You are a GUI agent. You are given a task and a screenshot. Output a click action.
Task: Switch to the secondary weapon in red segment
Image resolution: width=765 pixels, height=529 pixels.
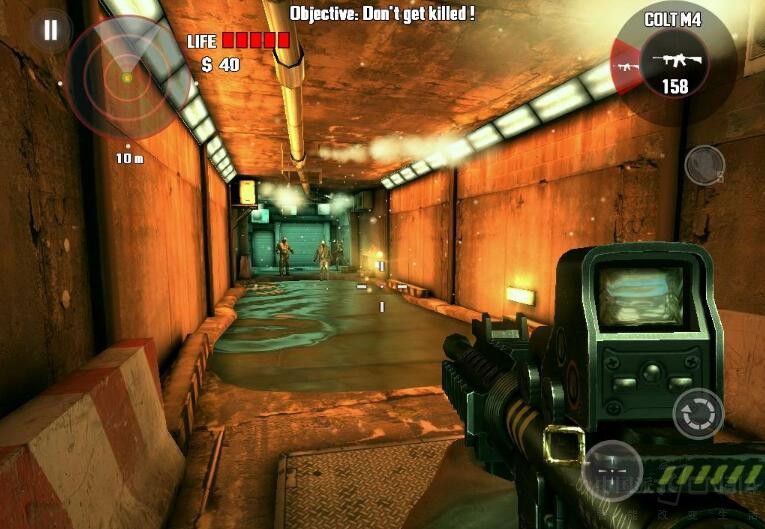tap(627, 67)
